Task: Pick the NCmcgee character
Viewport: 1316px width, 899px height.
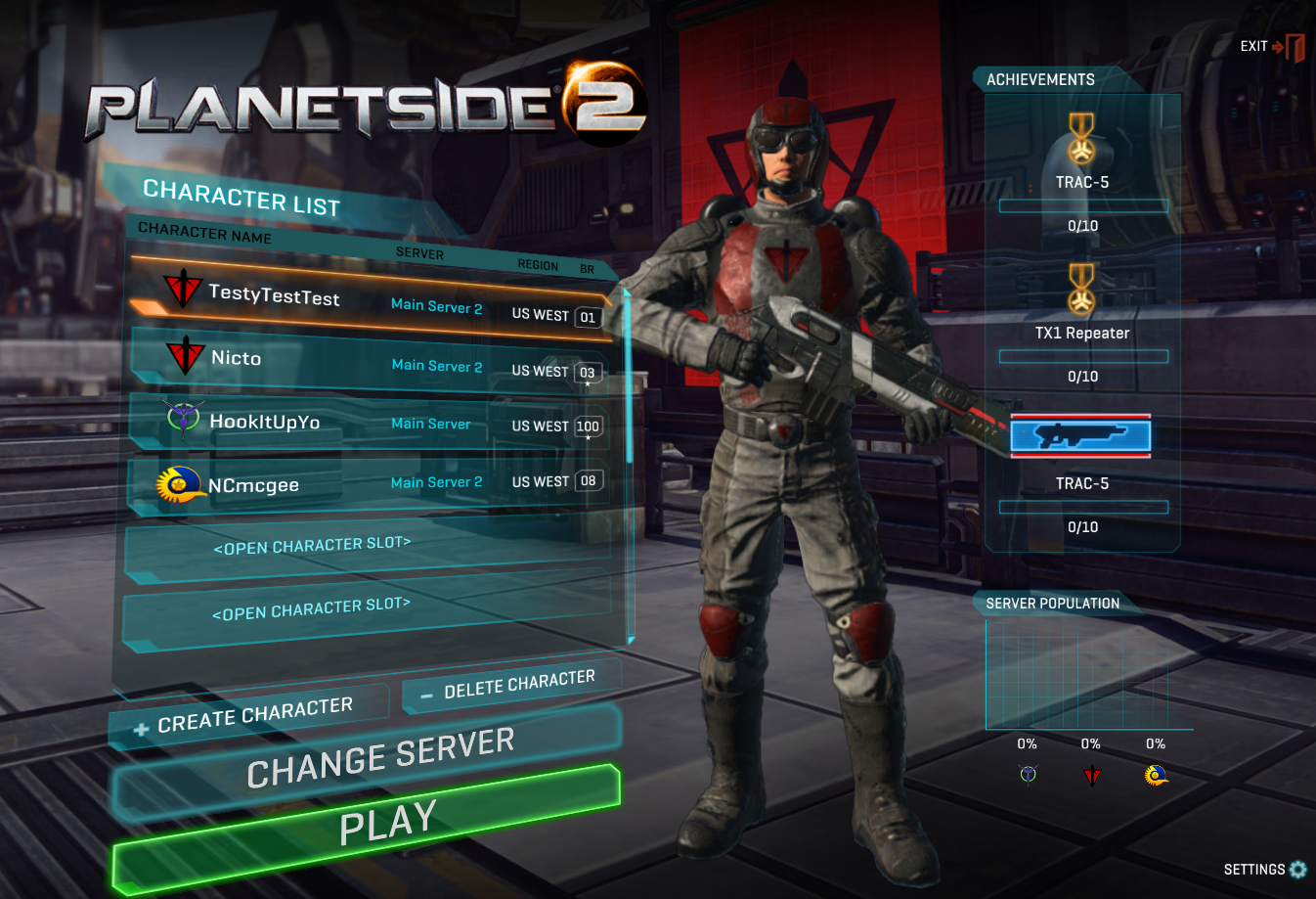Action: click(x=372, y=482)
